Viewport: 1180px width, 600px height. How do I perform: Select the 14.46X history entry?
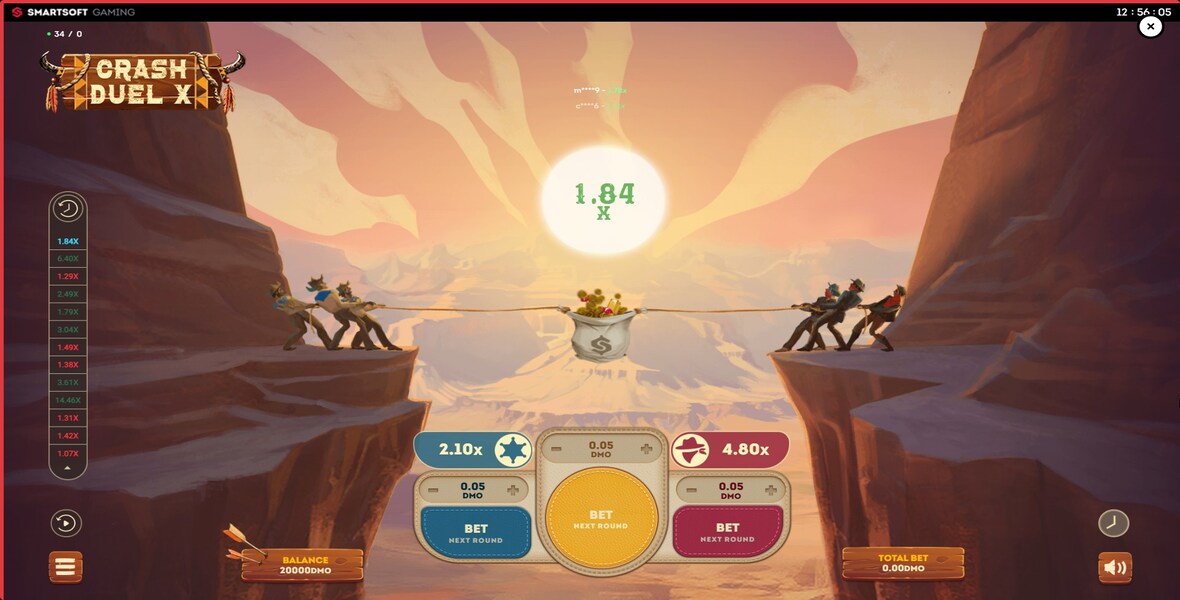pos(68,400)
